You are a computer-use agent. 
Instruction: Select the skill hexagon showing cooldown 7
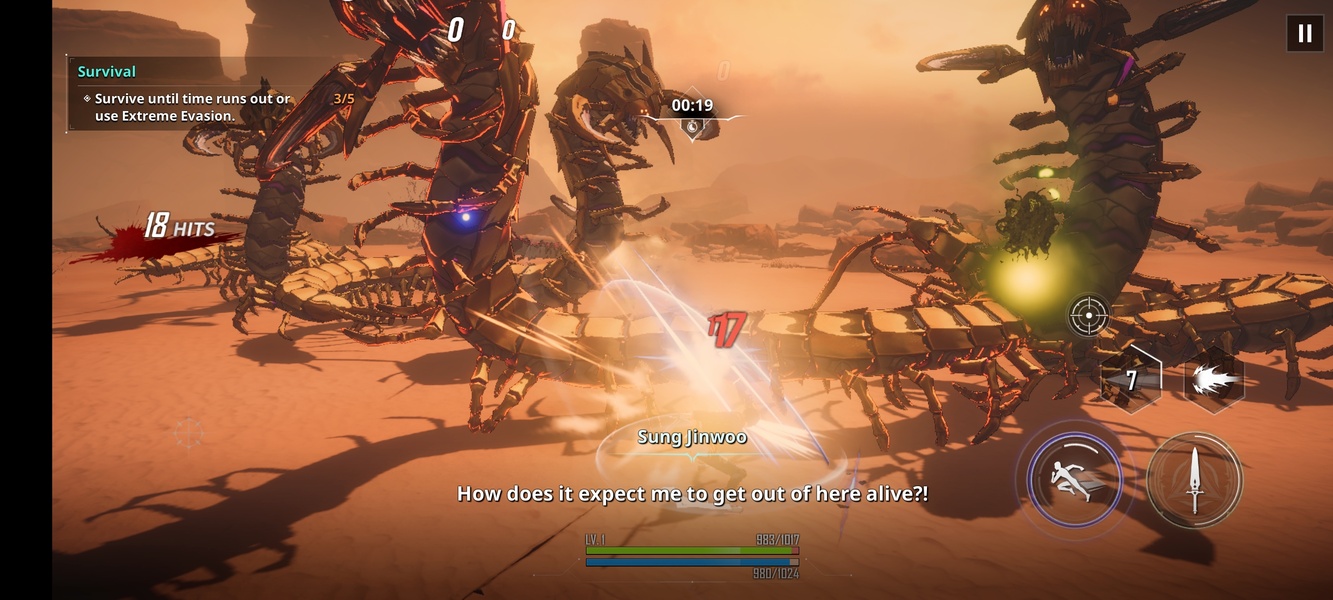point(1131,380)
